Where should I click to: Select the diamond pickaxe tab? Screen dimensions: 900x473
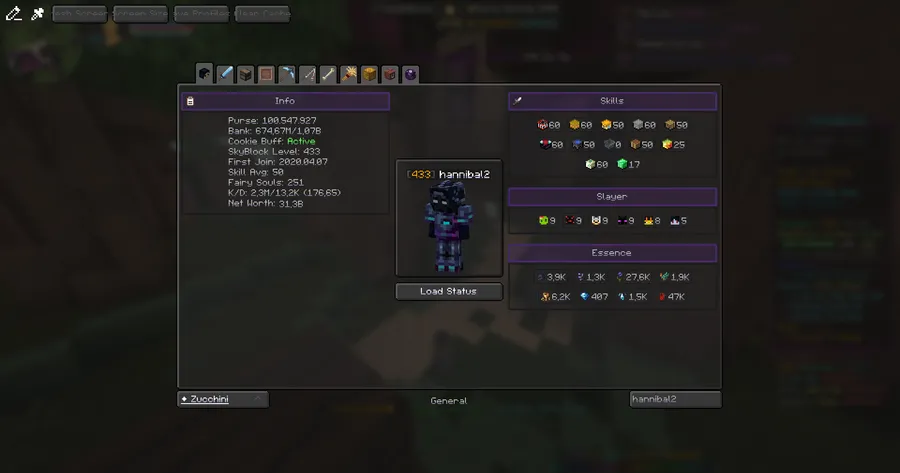tap(288, 74)
